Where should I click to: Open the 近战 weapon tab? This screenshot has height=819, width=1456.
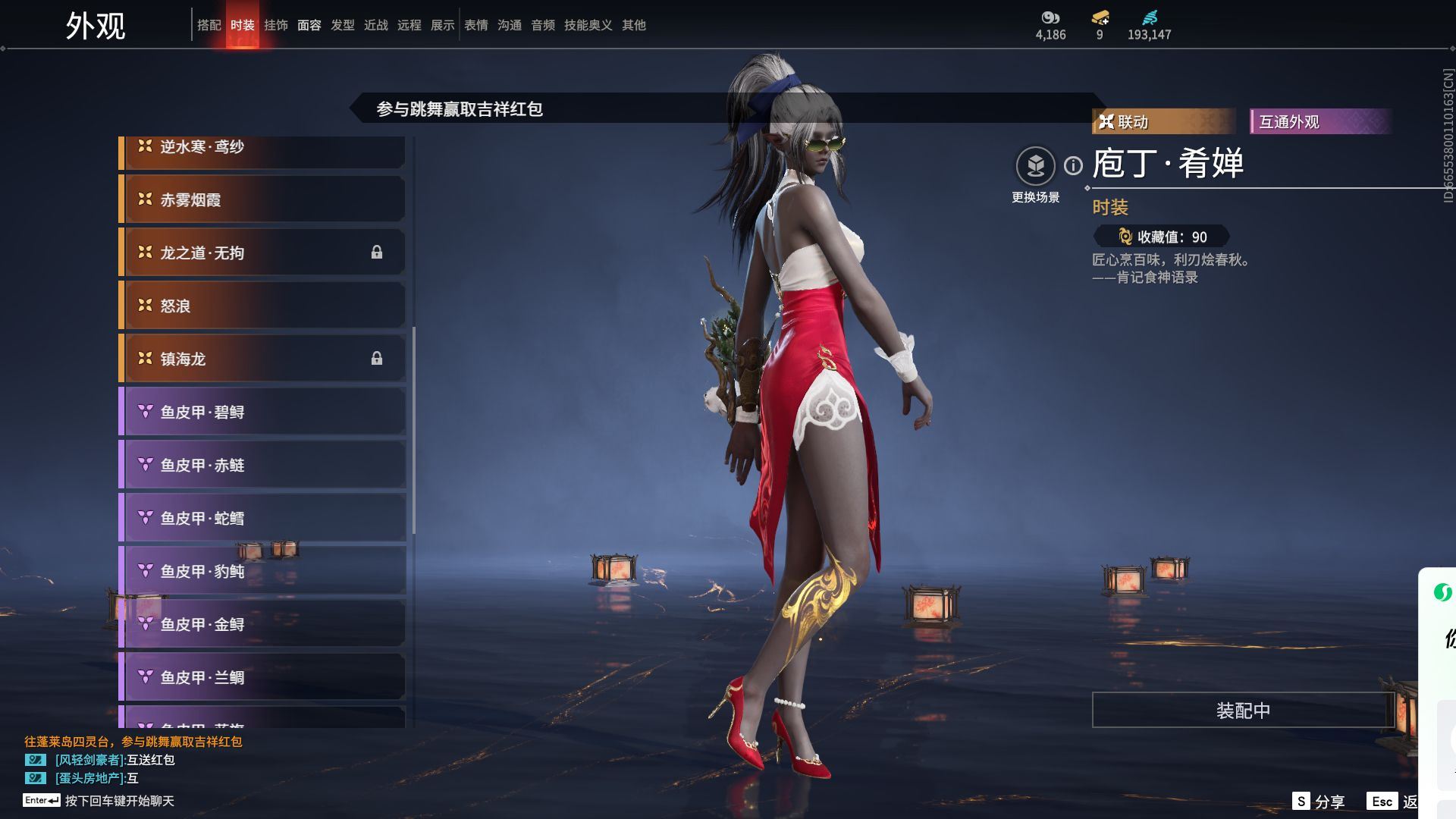coord(375,25)
